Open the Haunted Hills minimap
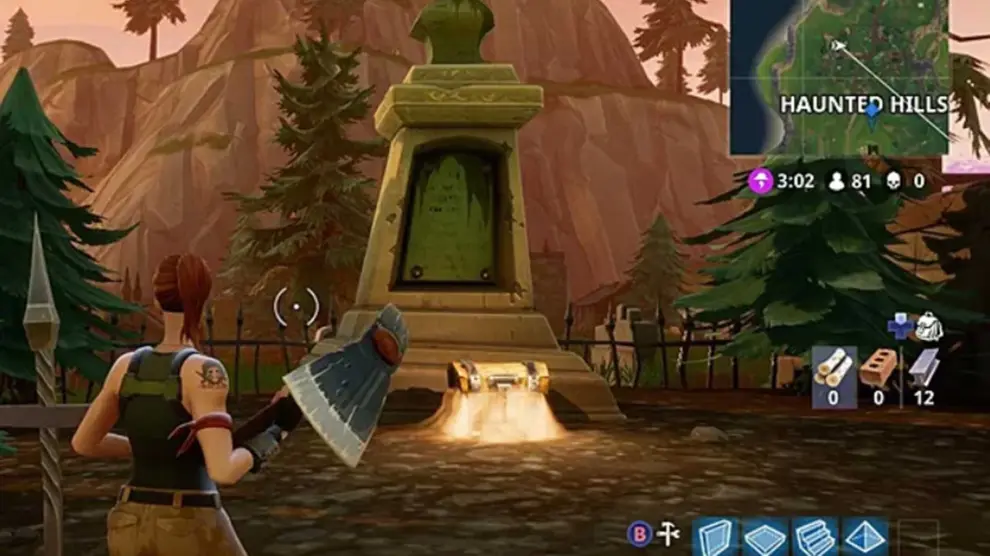990x556 pixels. (838, 77)
